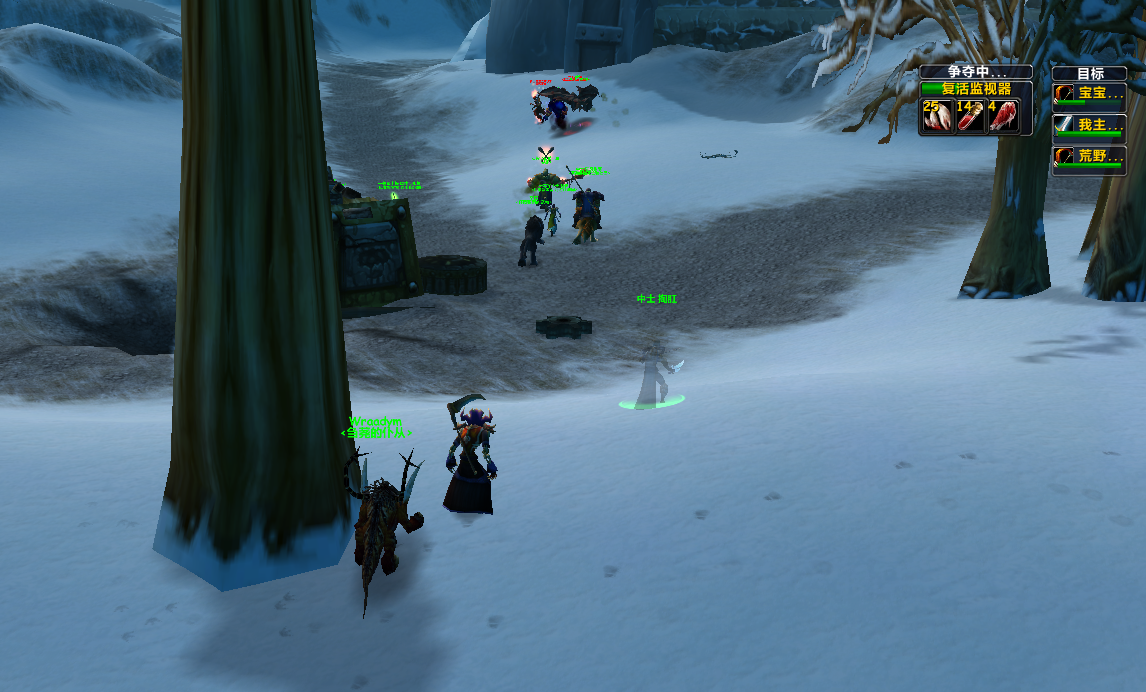Click the 目标 panel header
The height and width of the screenshot is (692, 1146).
click(1089, 73)
